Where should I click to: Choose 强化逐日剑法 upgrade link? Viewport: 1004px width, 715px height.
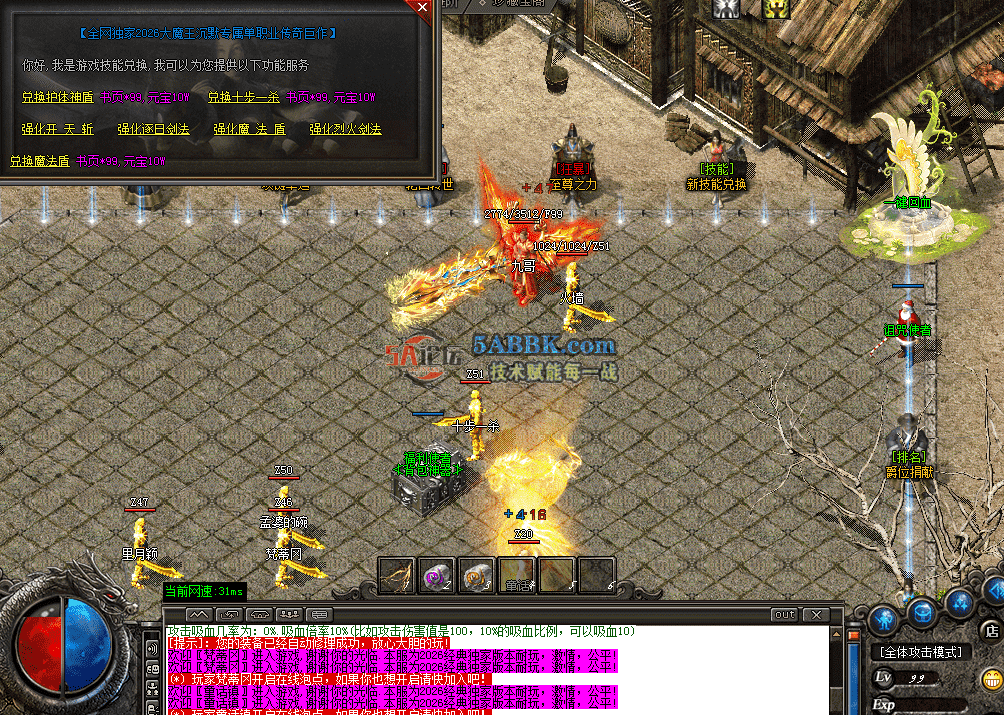[x=153, y=129]
